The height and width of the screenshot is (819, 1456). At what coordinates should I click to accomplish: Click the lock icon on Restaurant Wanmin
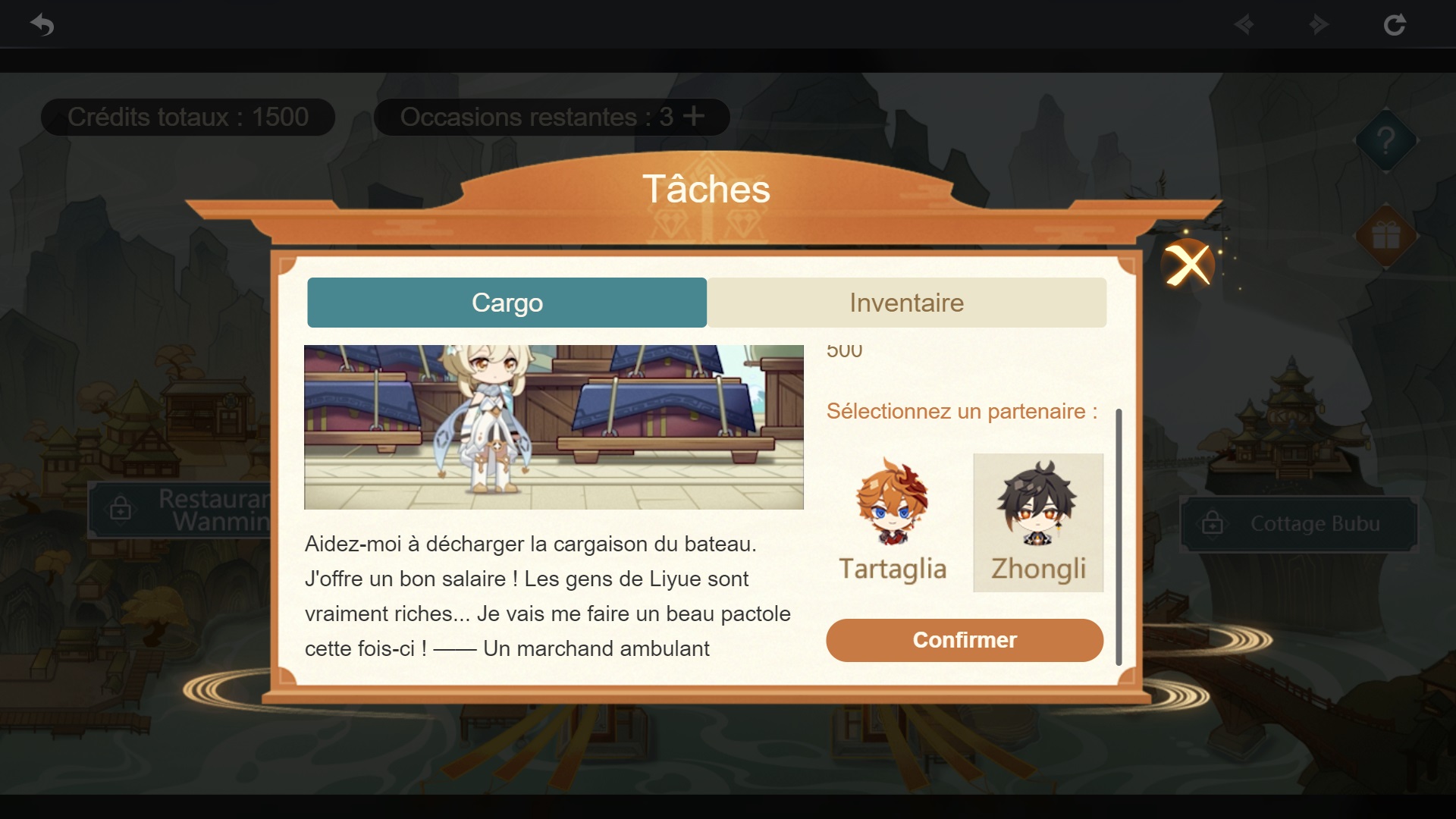(x=121, y=510)
